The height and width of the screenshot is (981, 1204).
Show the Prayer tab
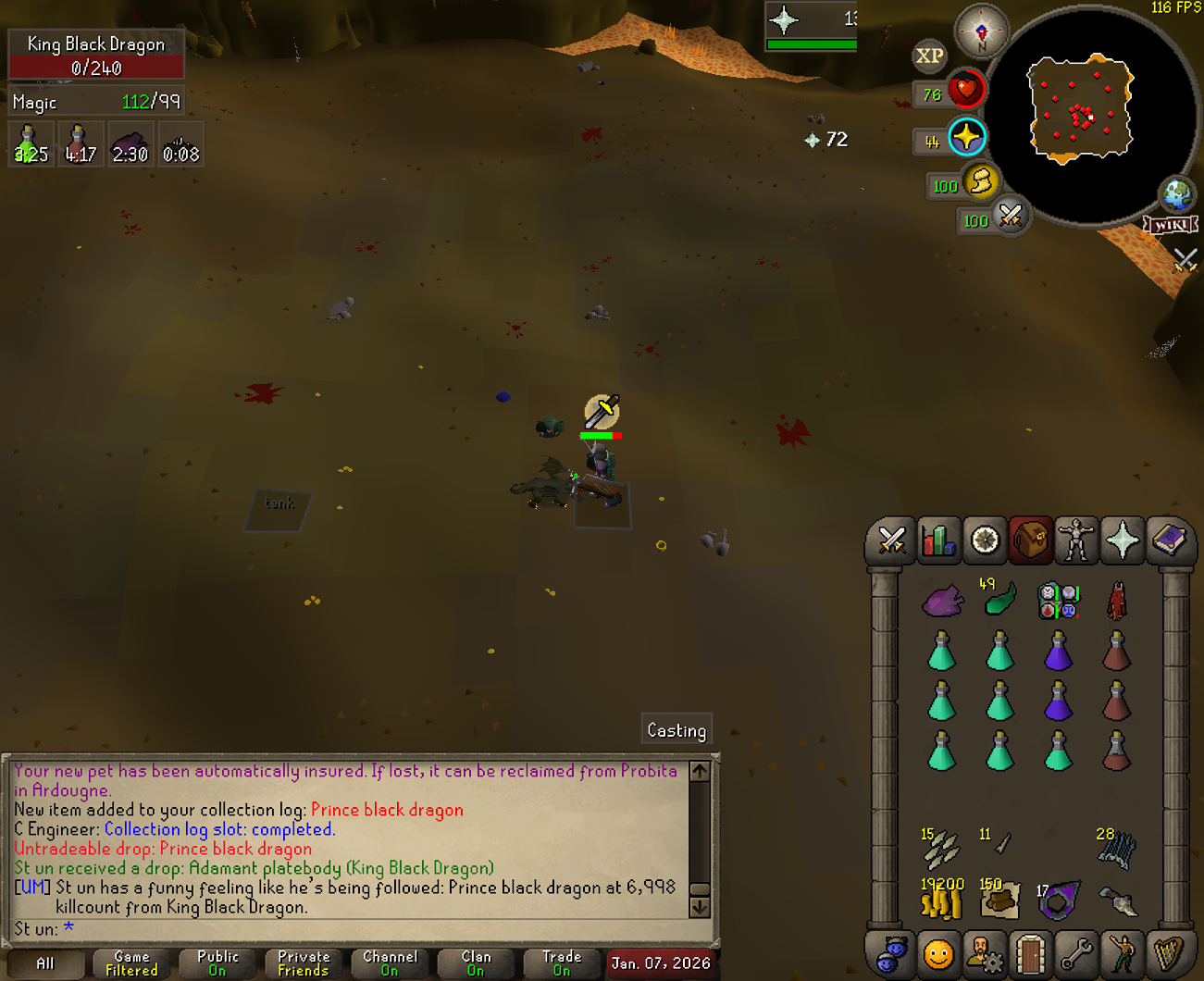point(1123,540)
